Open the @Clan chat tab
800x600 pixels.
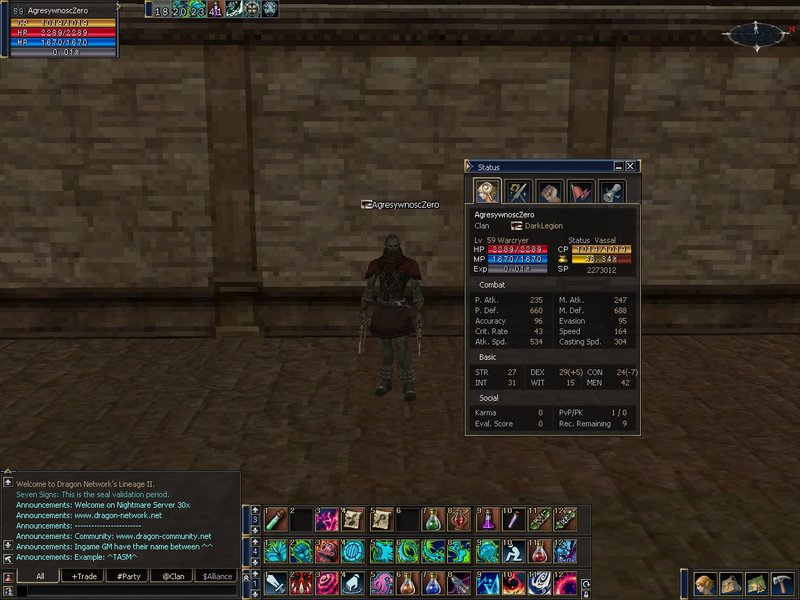tap(174, 576)
